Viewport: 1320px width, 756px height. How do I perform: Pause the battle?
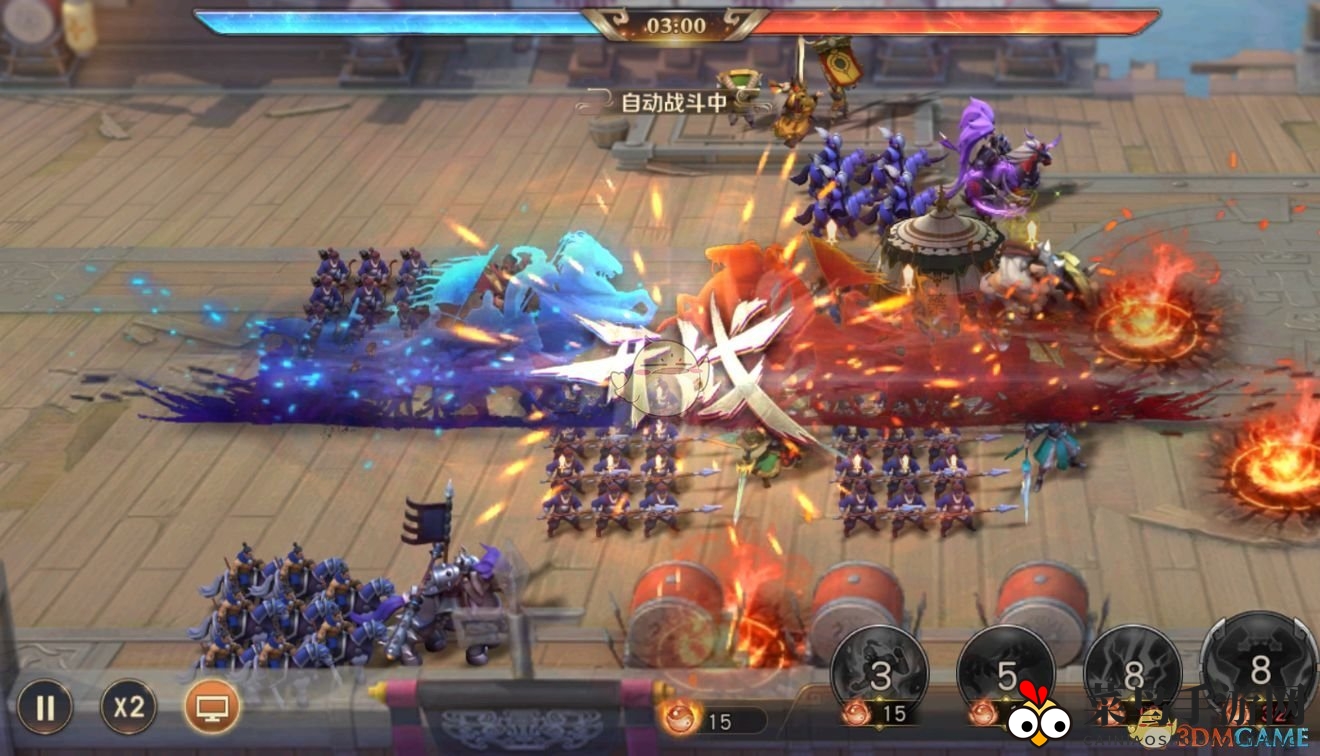(45, 707)
